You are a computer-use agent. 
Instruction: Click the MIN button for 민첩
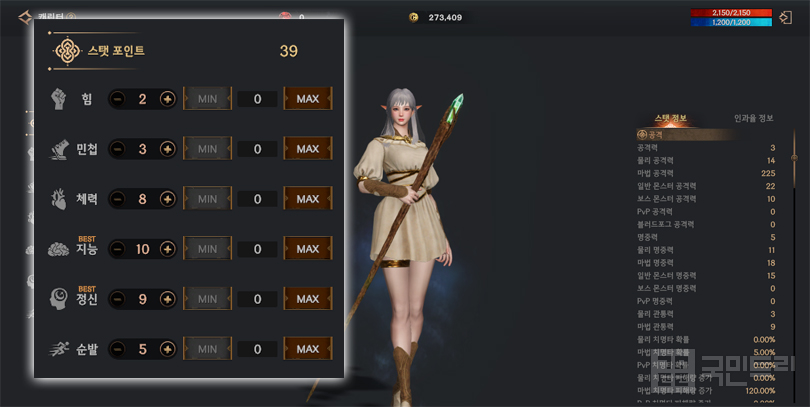coord(207,149)
